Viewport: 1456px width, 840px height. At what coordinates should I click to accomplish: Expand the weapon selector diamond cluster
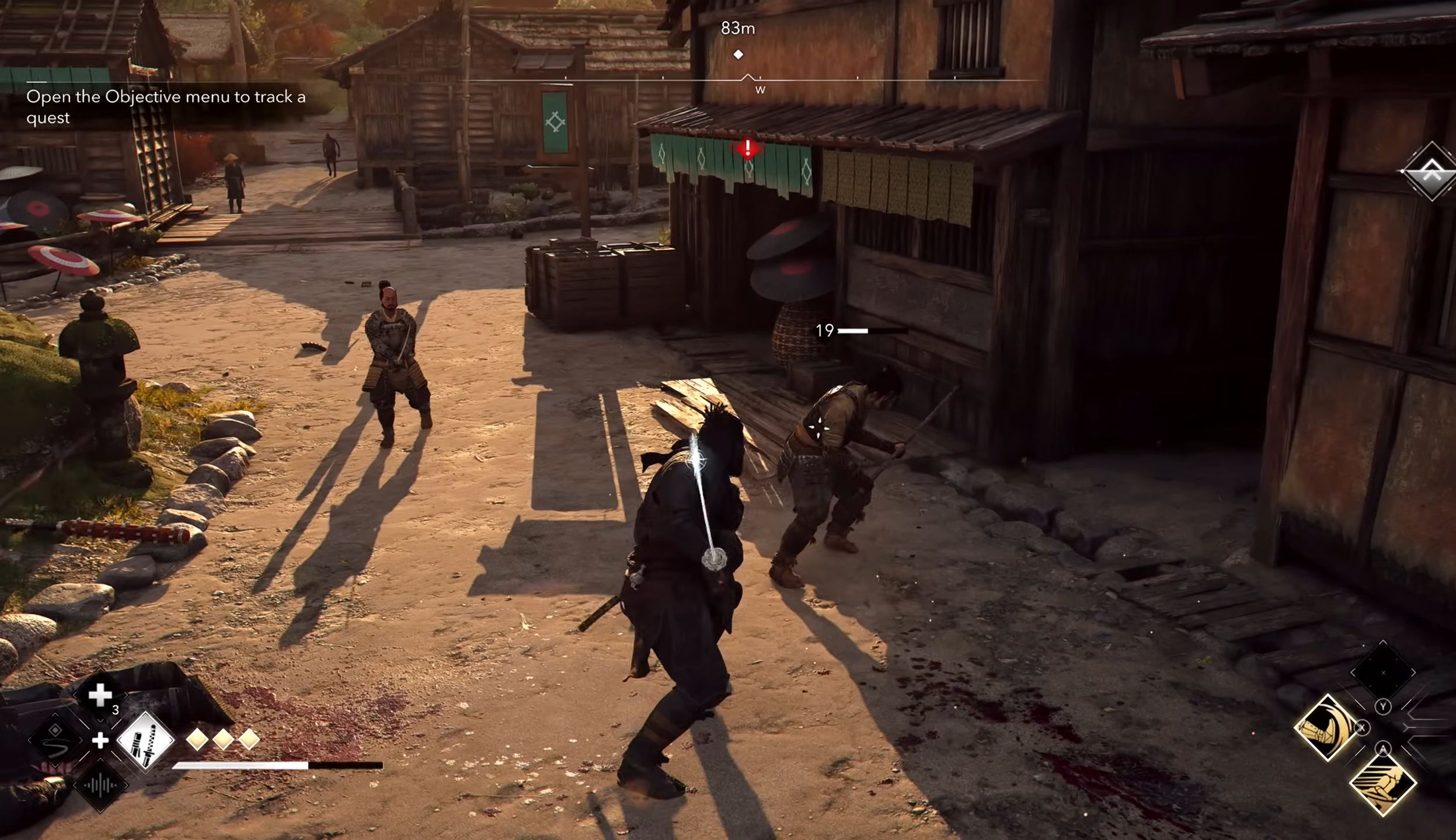pos(100,740)
